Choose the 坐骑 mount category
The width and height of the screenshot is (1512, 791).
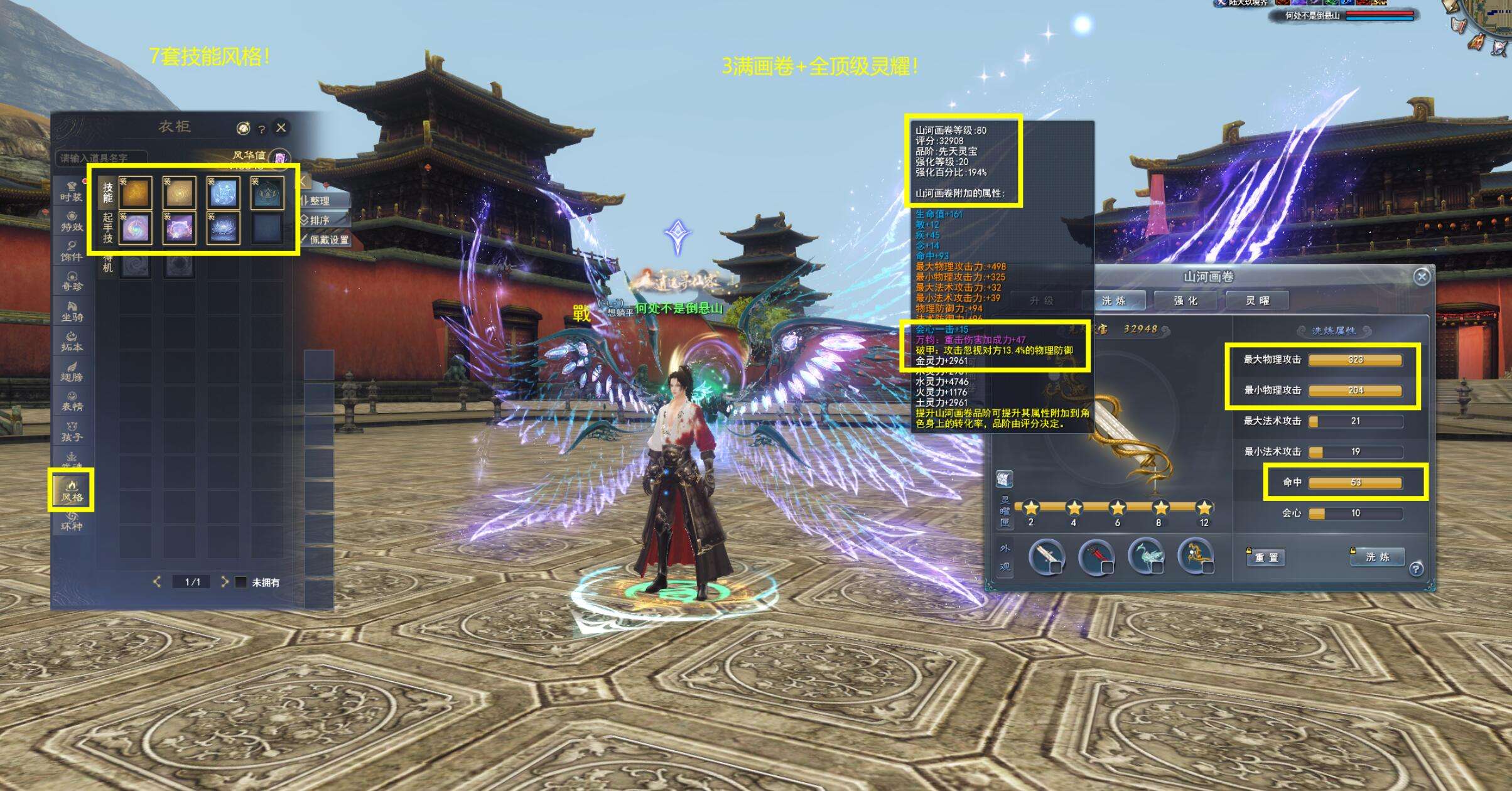72,312
